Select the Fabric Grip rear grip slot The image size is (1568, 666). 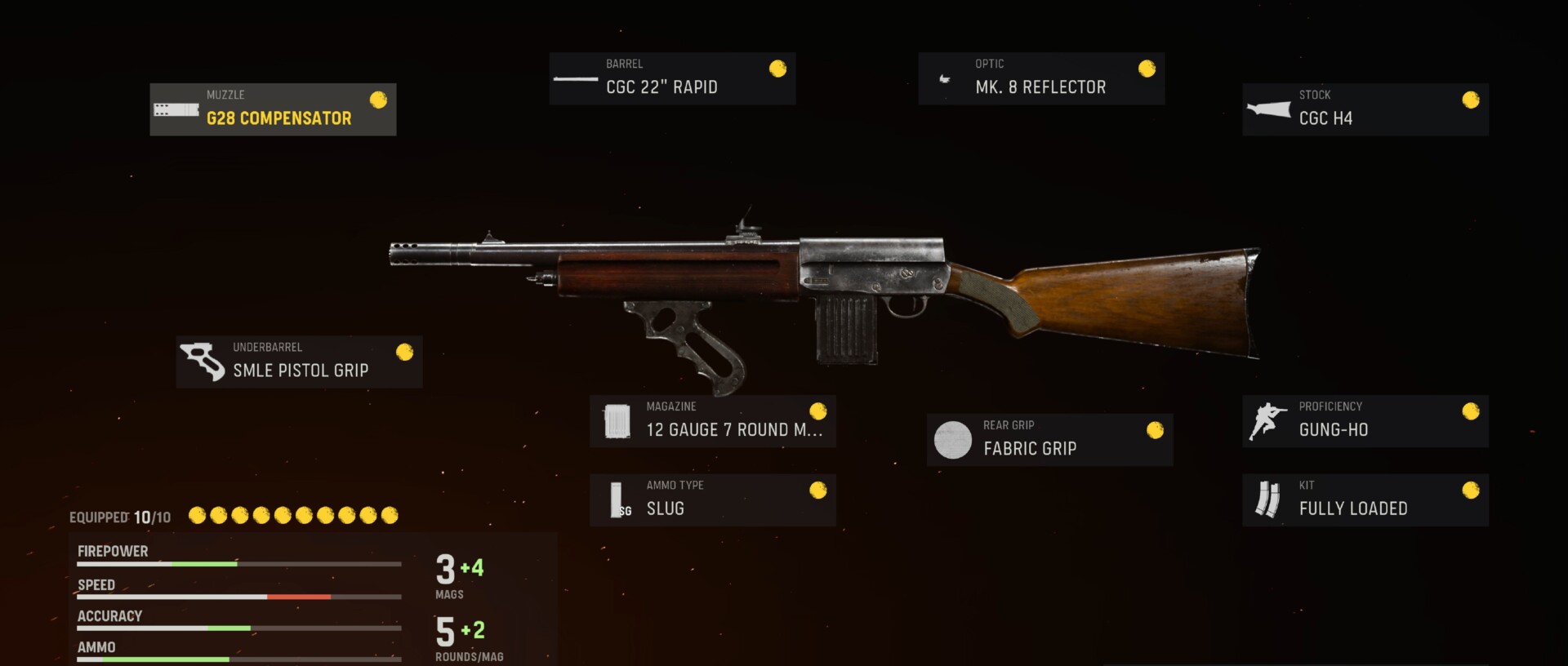tap(1049, 440)
